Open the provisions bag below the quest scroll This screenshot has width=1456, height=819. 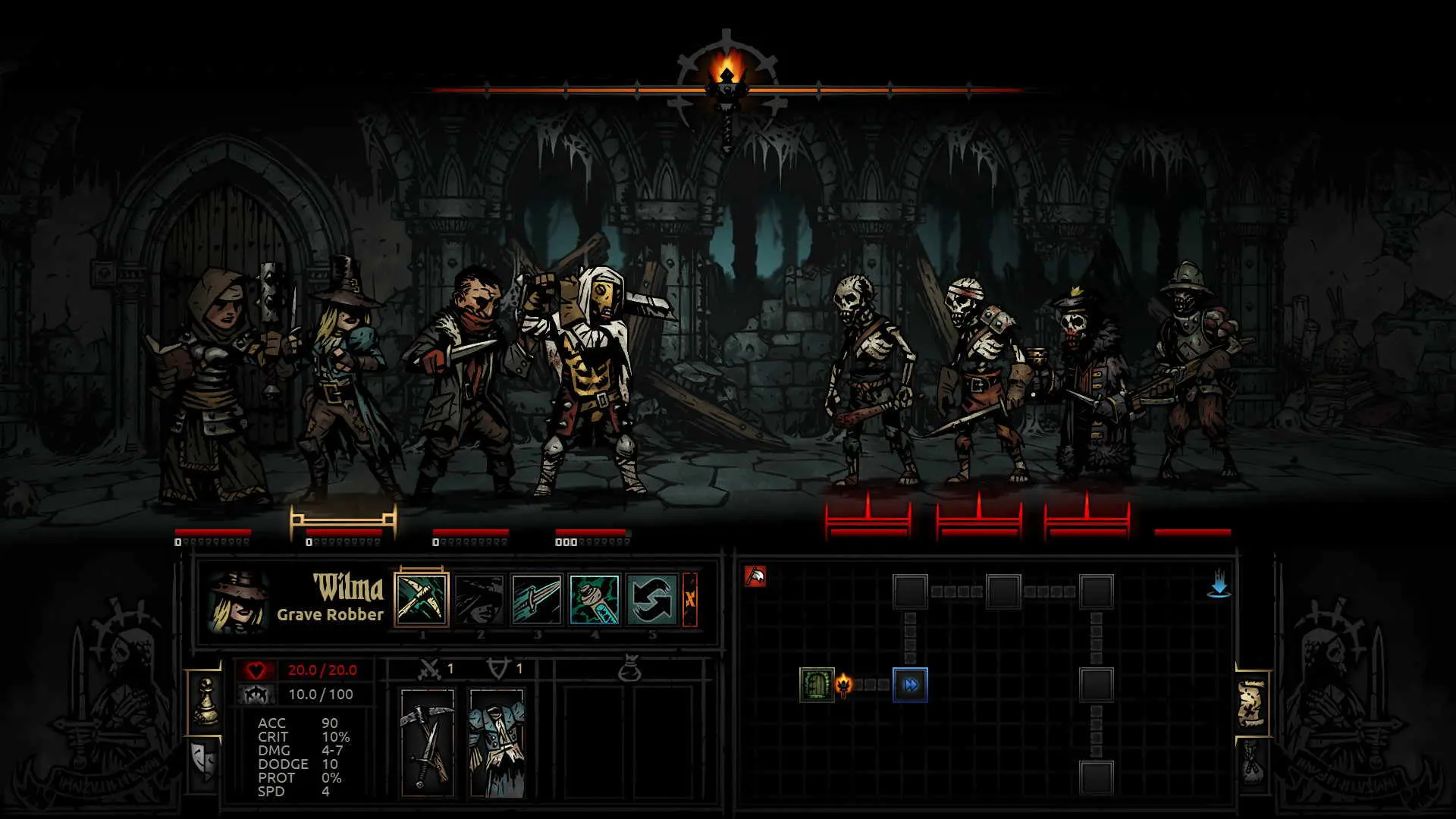pos(1253,762)
